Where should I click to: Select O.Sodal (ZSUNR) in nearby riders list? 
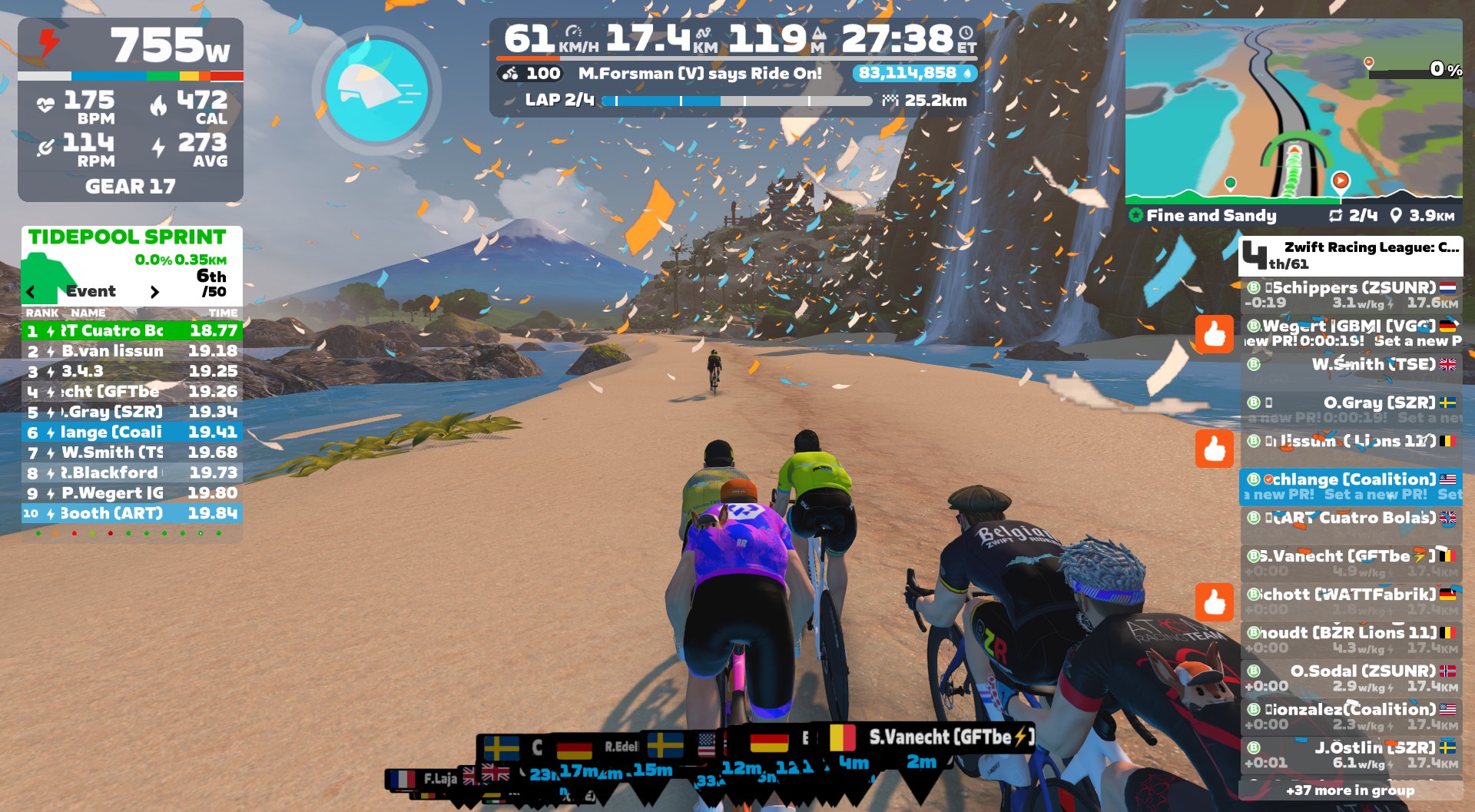coord(1351,678)
